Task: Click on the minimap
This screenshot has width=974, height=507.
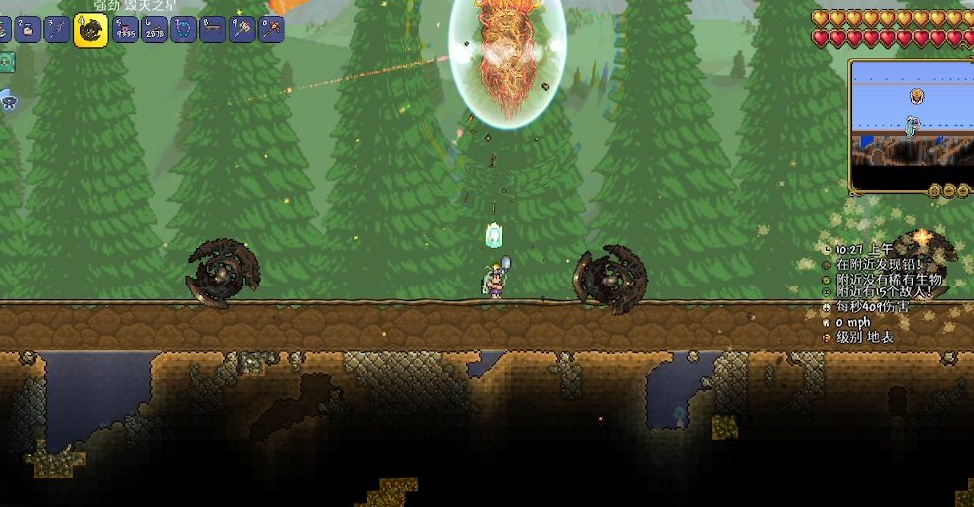Action: [x=910, y=127]
